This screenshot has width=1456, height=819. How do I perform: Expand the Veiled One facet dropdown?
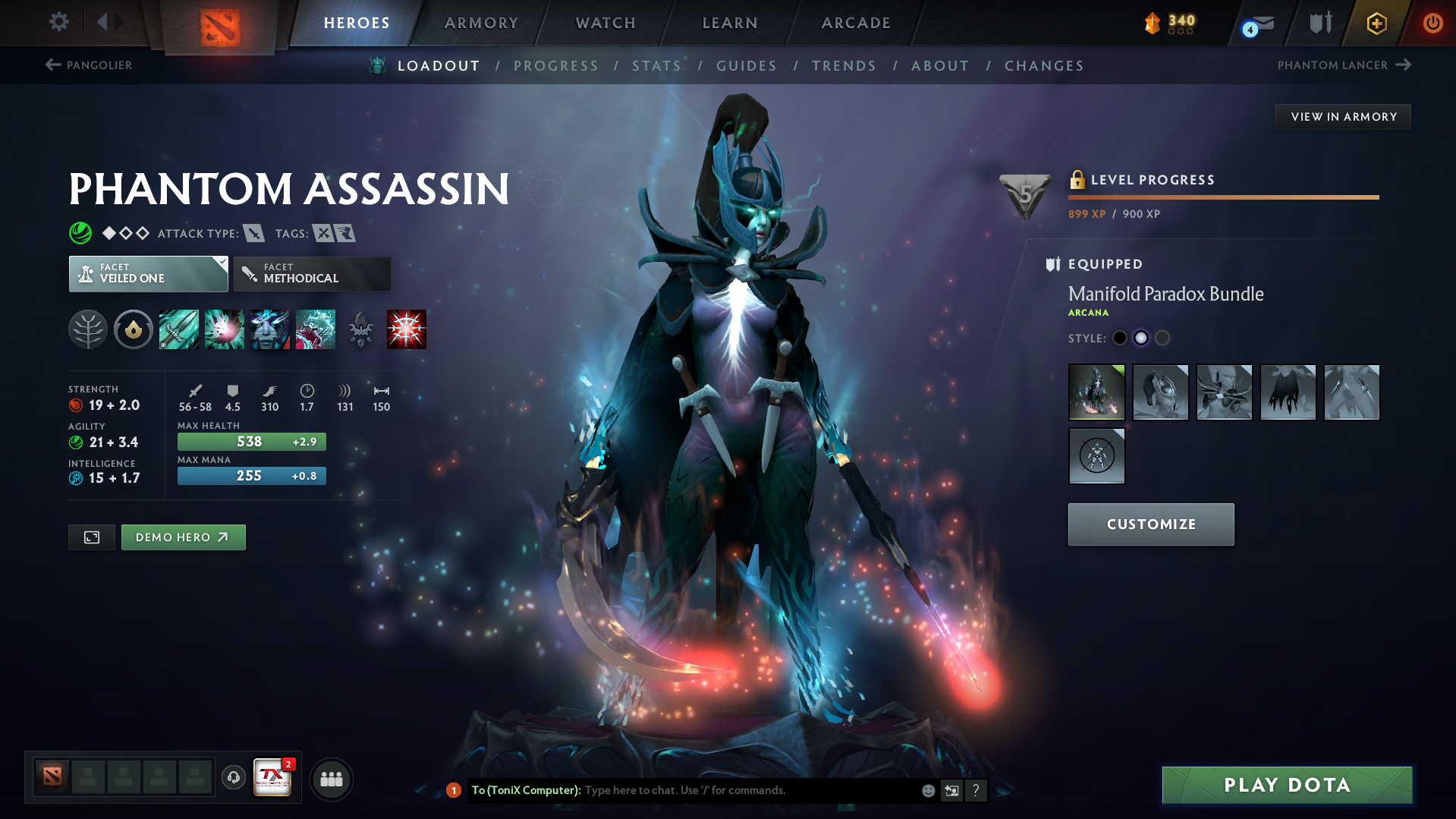click(x=220, y=263)
